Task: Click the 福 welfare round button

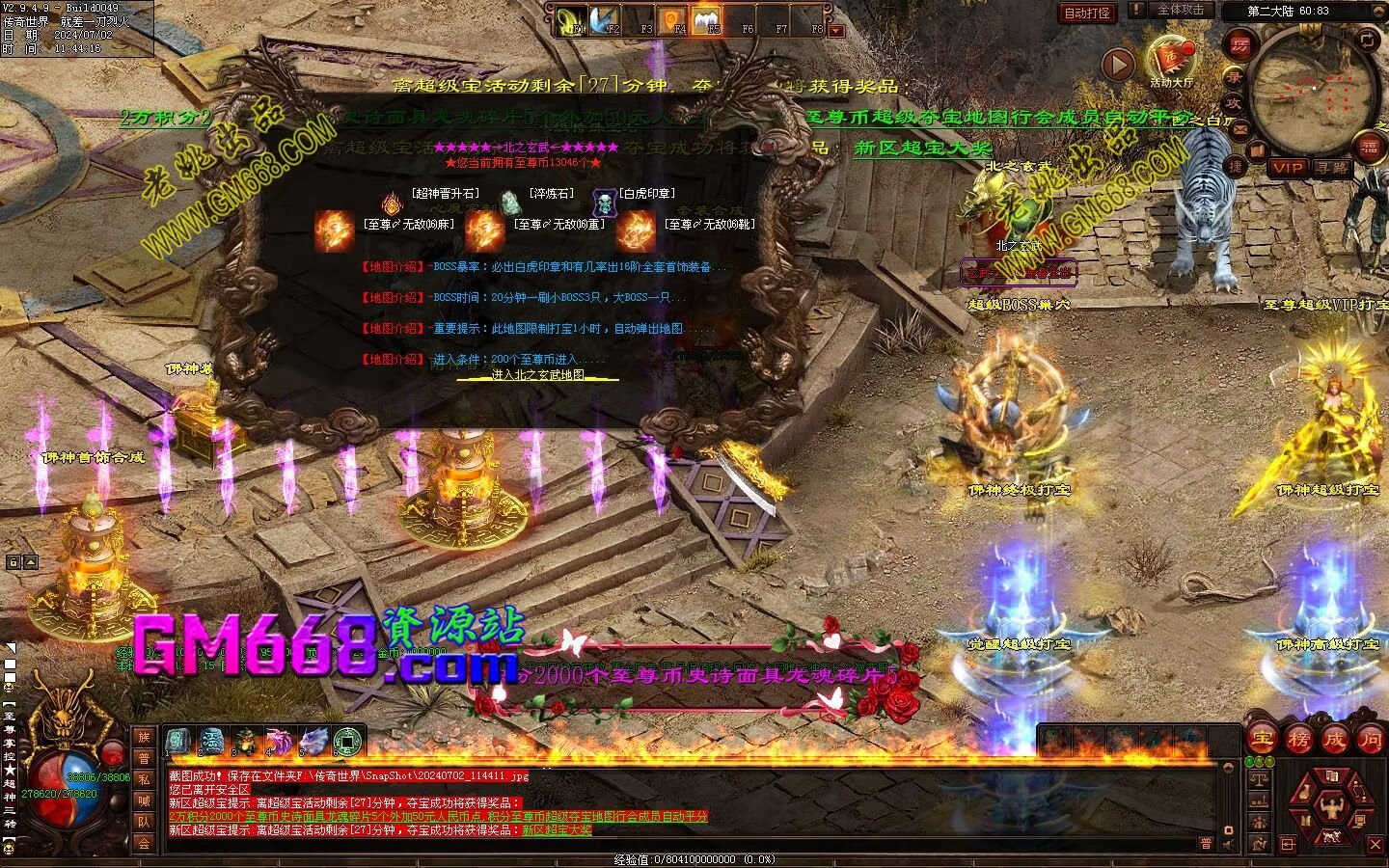Action: pyautogui.click(x=1370, y=147)
